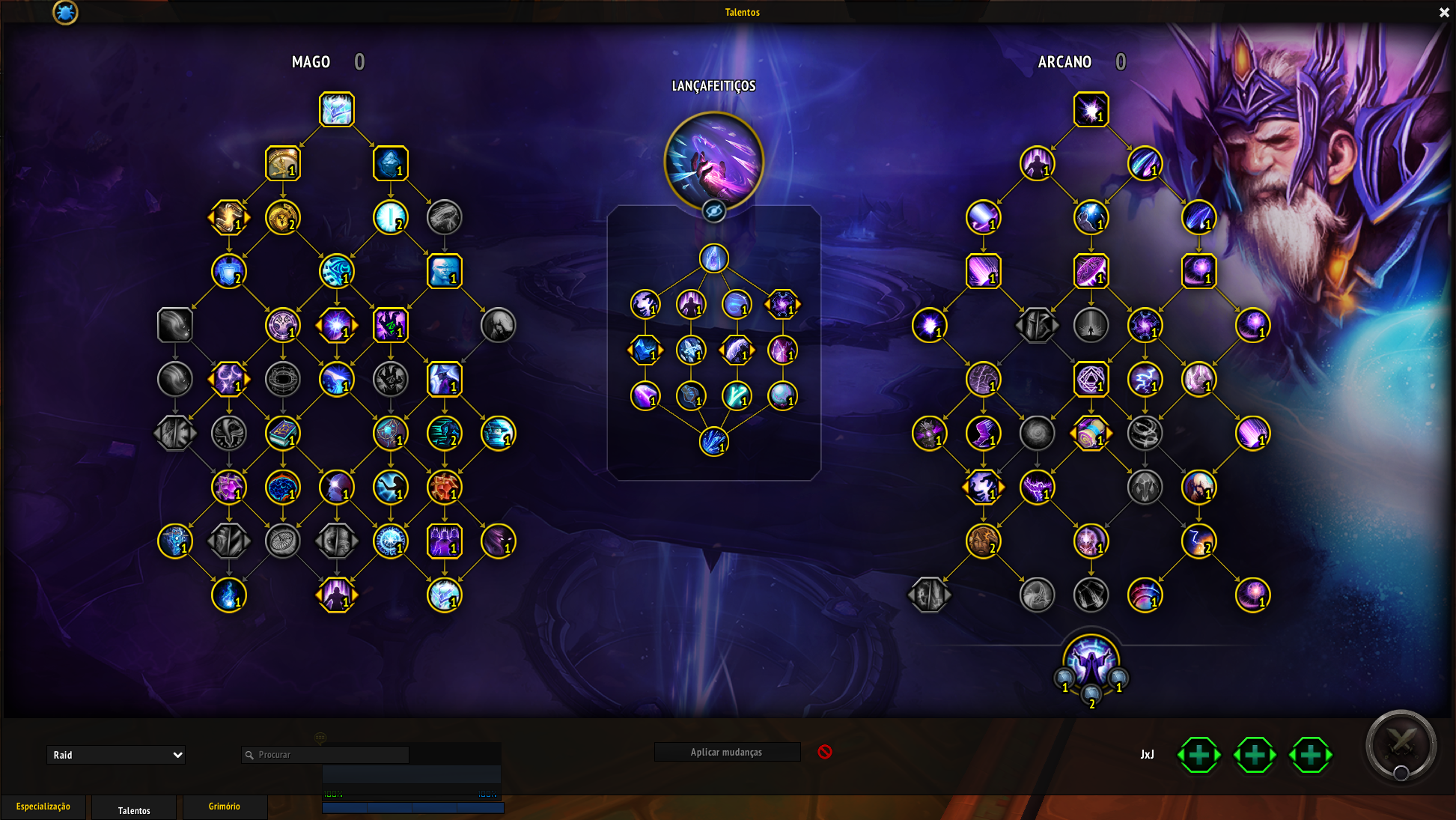Select the bottom crystal node in Lançafeitiços panel
This screenshot has width=1456, height=820.
tap(714, 442)
